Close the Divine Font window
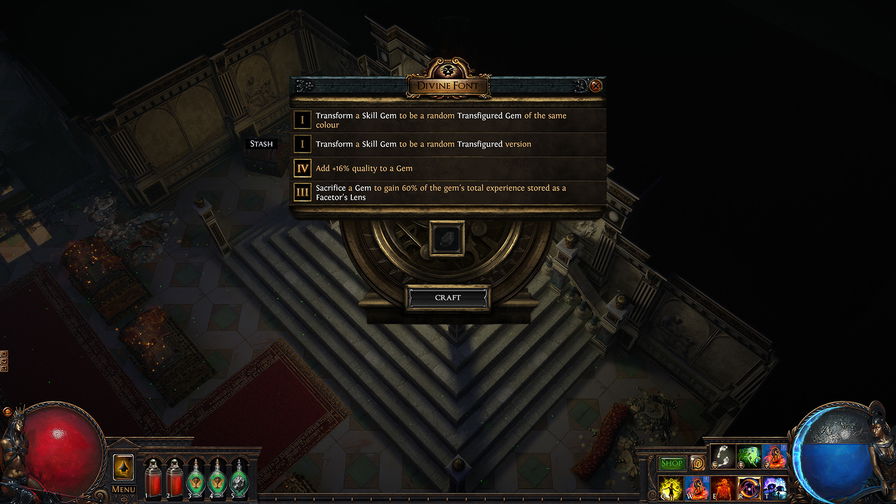 (x=596, y=86)
